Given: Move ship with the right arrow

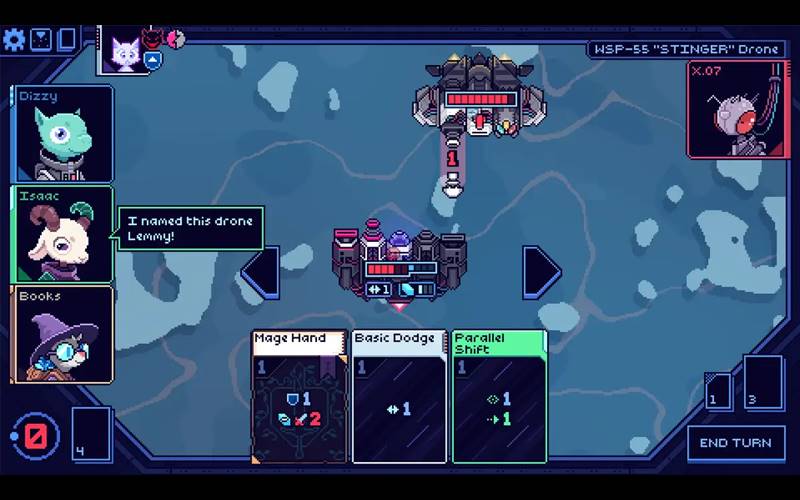Looking at the screenshot, I should coord(542,272).
